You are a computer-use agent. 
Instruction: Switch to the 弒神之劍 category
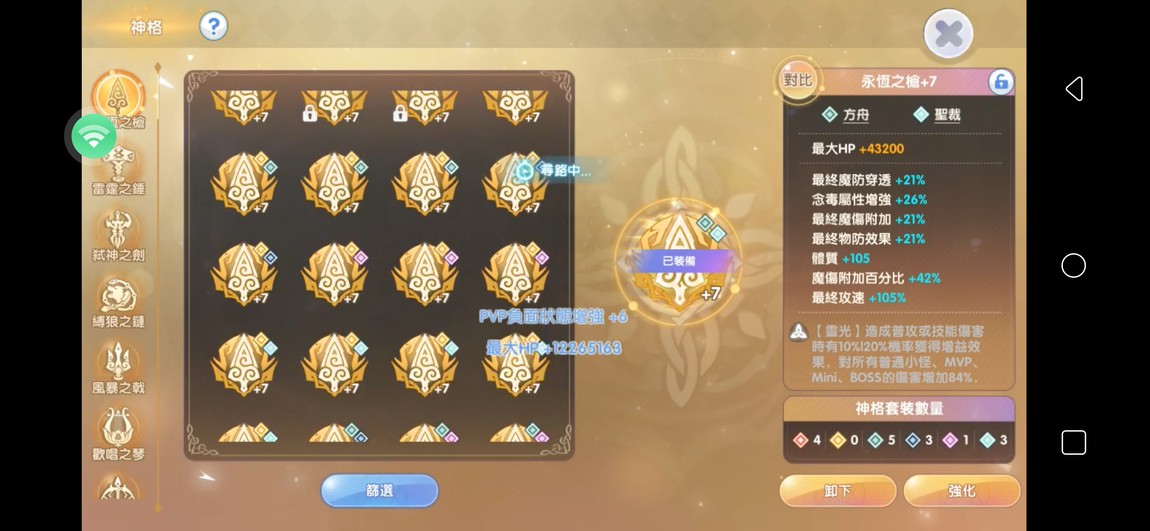point(118,234)
